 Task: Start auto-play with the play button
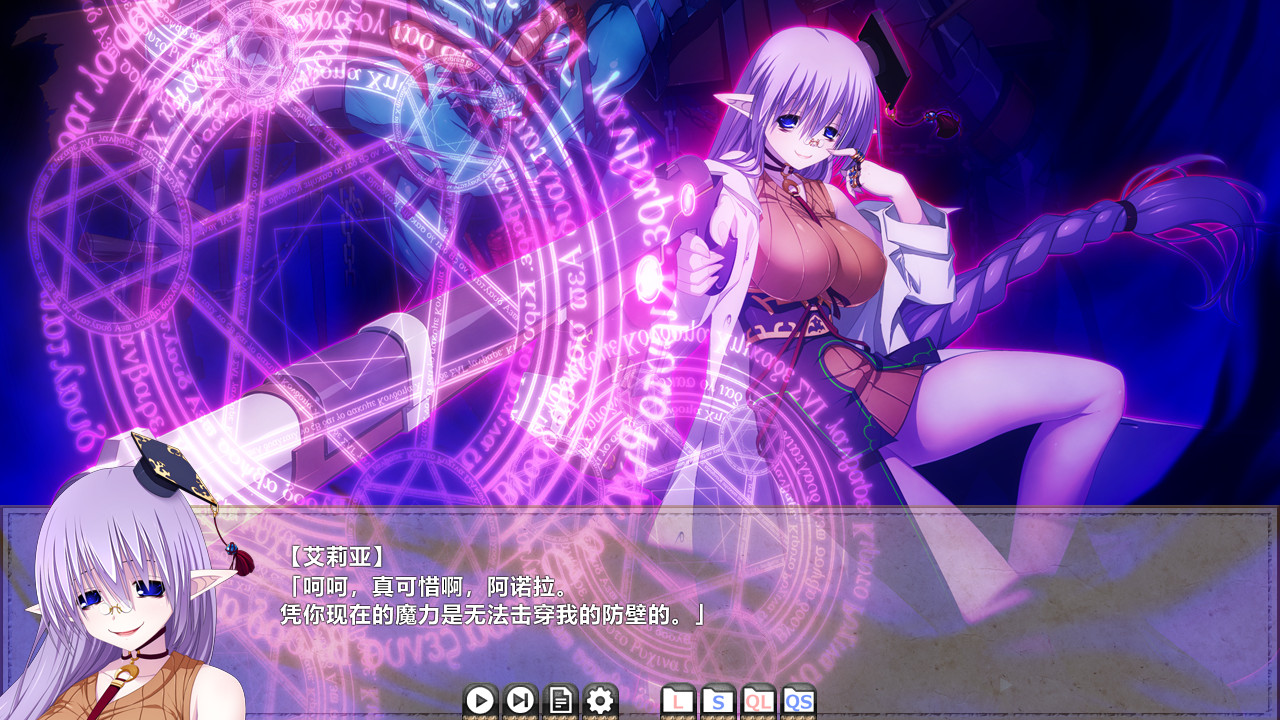point(480,701)
